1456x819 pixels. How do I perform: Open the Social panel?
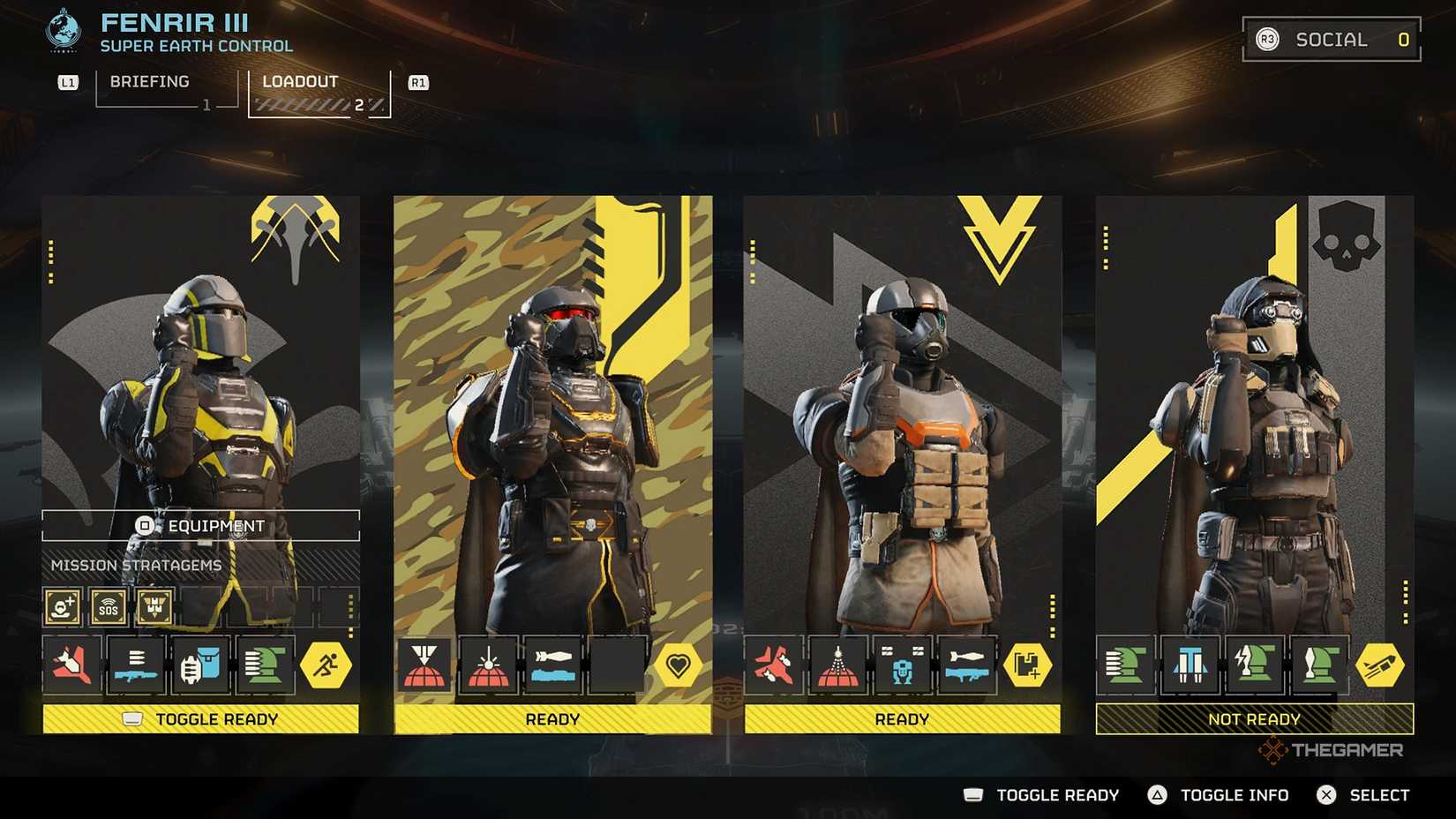(x=1329, y=39)
